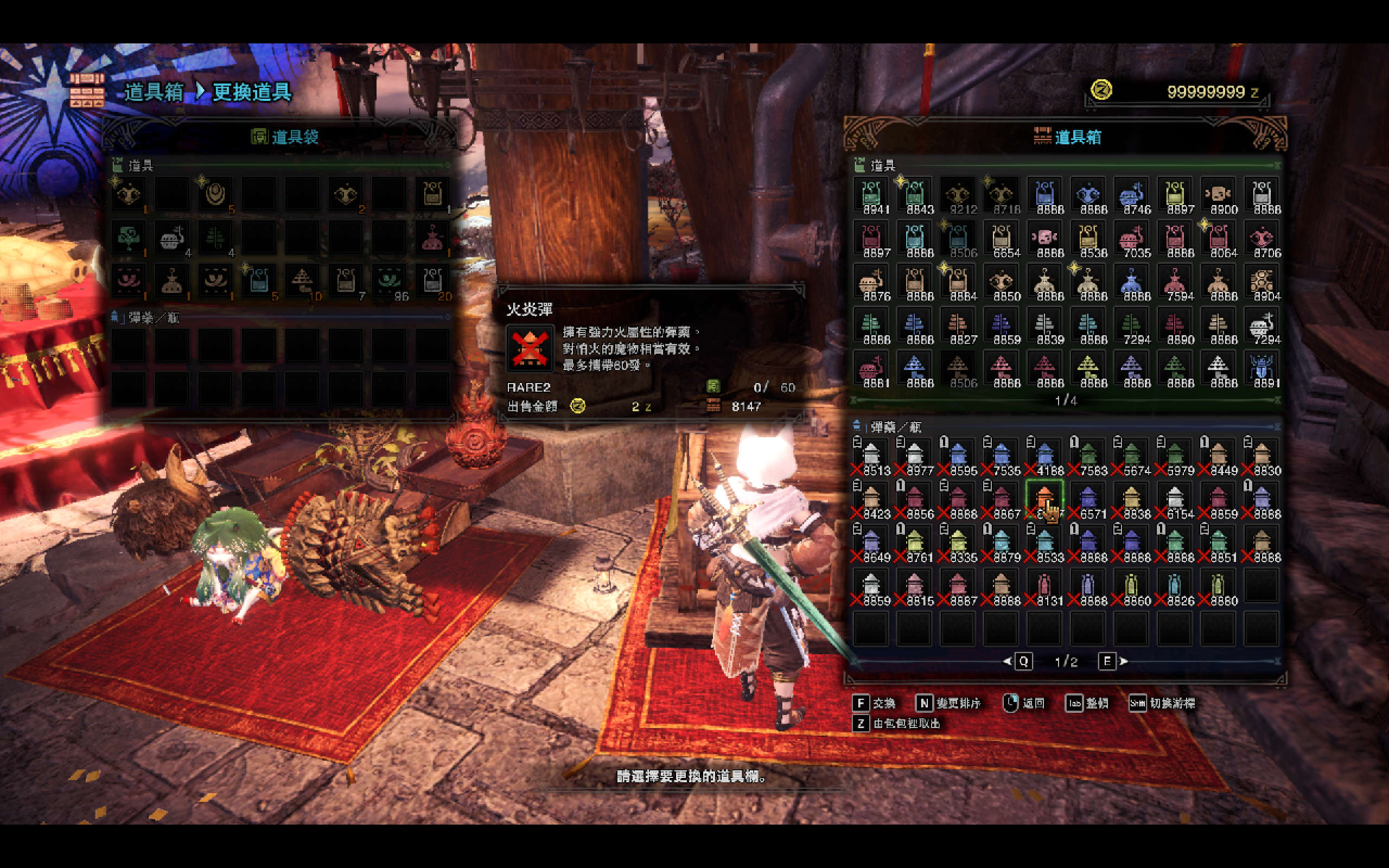This screenshot has height=868, width=1389.
Task: Select the orange herb item numbered 8827
Action: [x=958, y=325]
